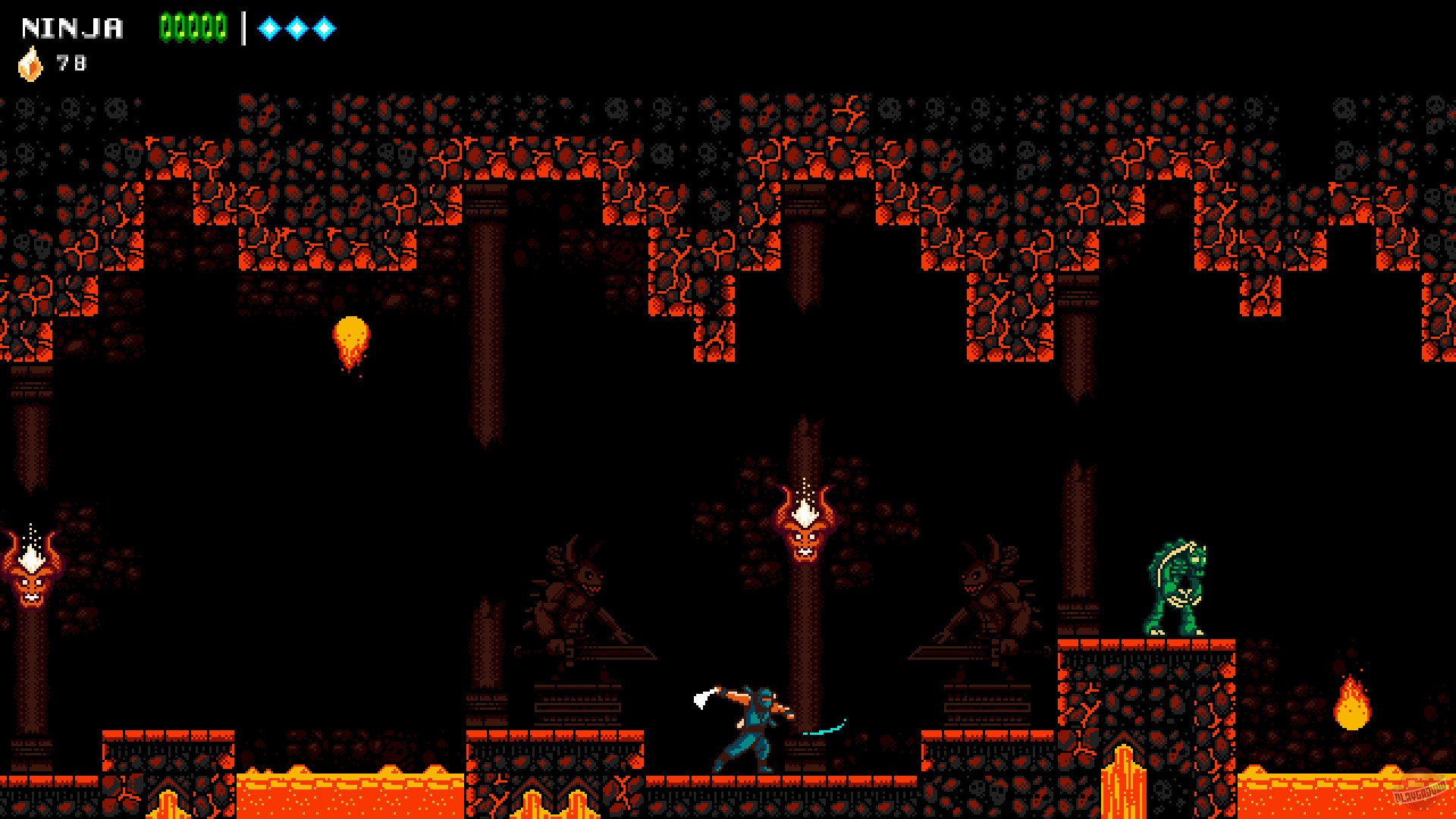Select the NINJA name label in the HUD

click(72, 27)
